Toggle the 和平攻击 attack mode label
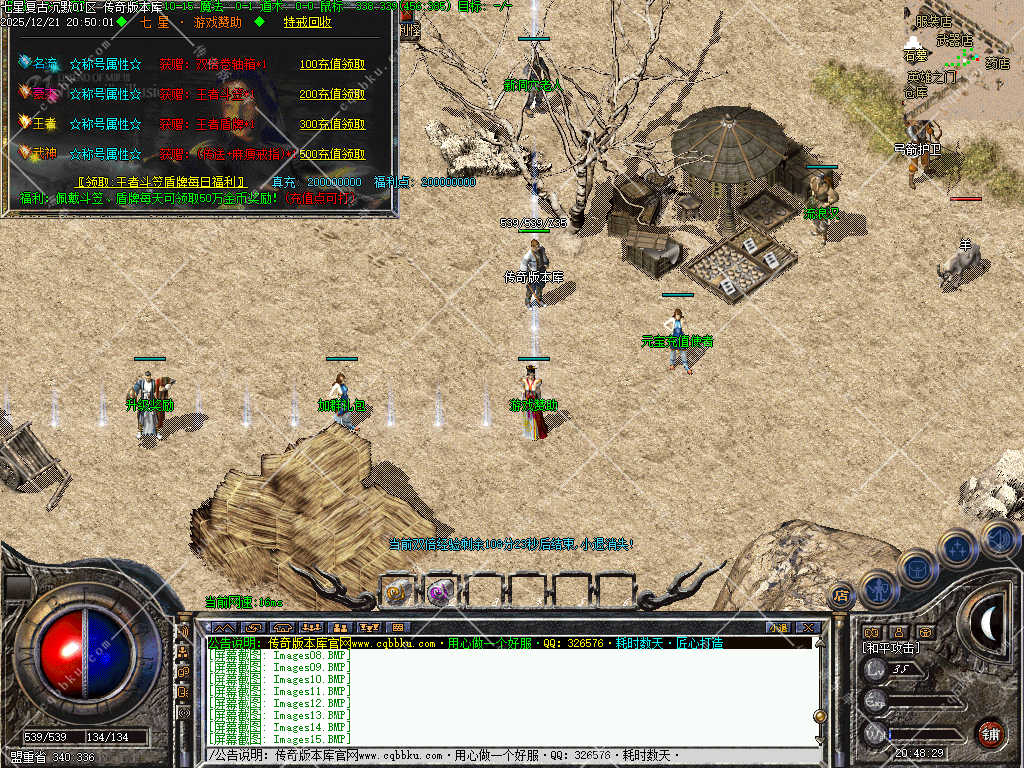 (x=891, y=648)
